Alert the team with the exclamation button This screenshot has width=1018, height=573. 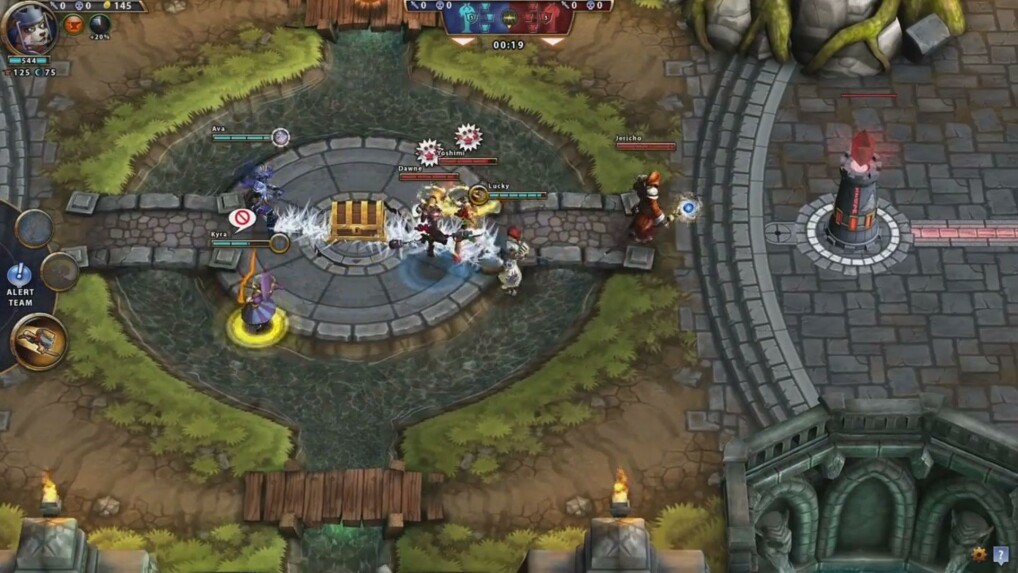[19, 274]
